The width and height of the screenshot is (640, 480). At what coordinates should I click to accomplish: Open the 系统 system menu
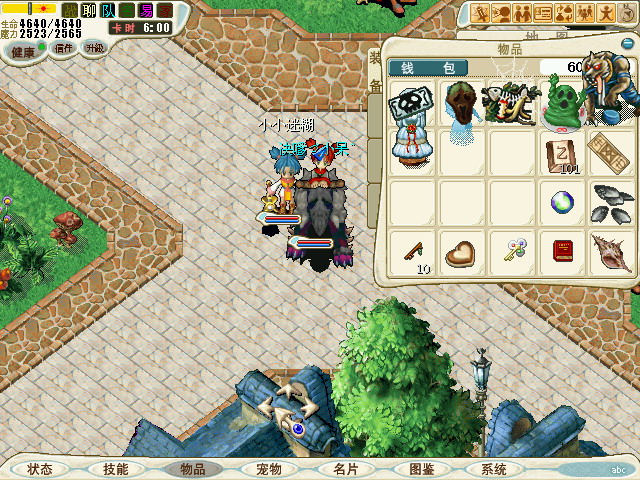tap(494, 468)
